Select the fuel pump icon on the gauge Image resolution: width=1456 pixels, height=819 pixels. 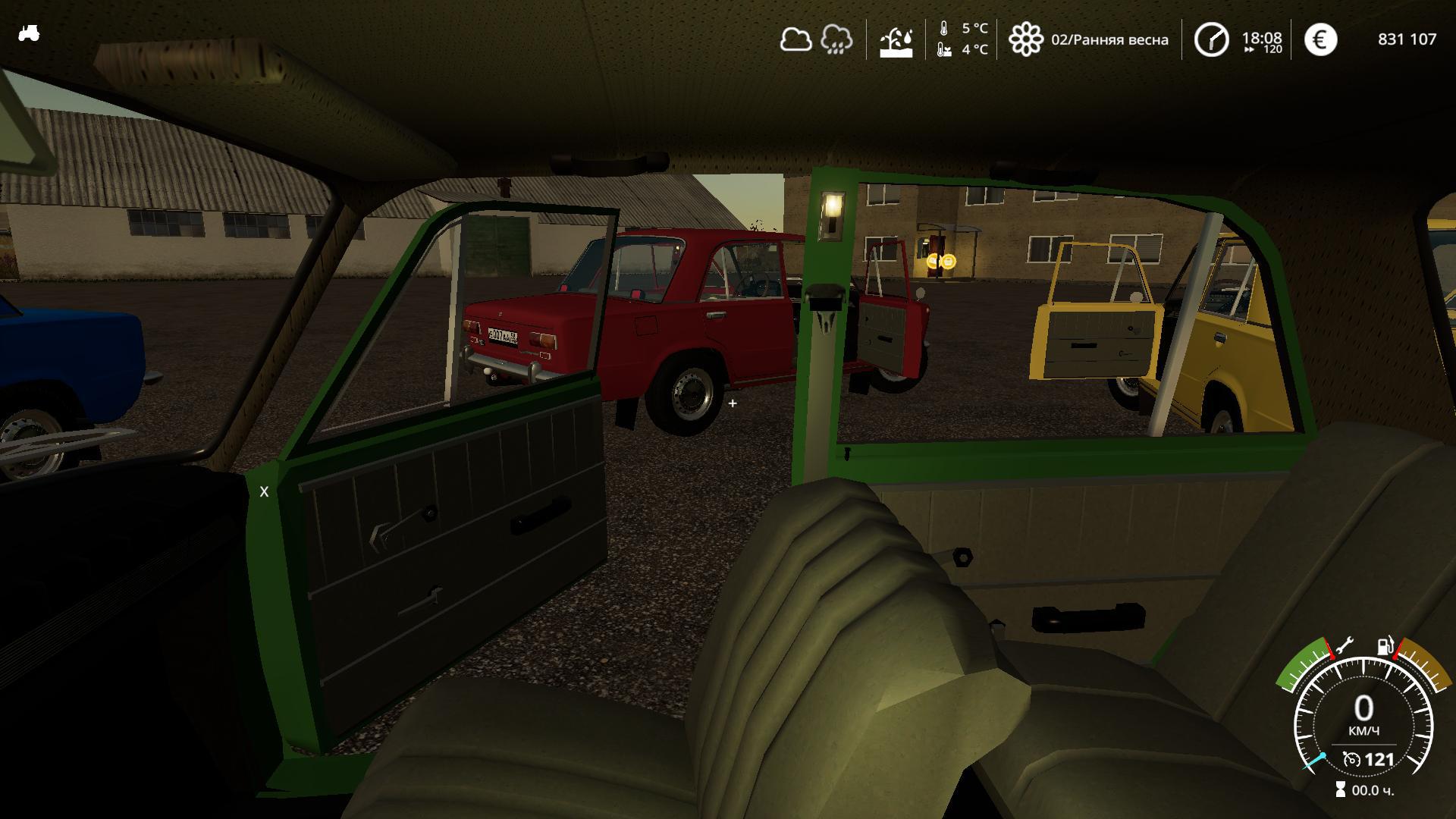coord(1385,646)
